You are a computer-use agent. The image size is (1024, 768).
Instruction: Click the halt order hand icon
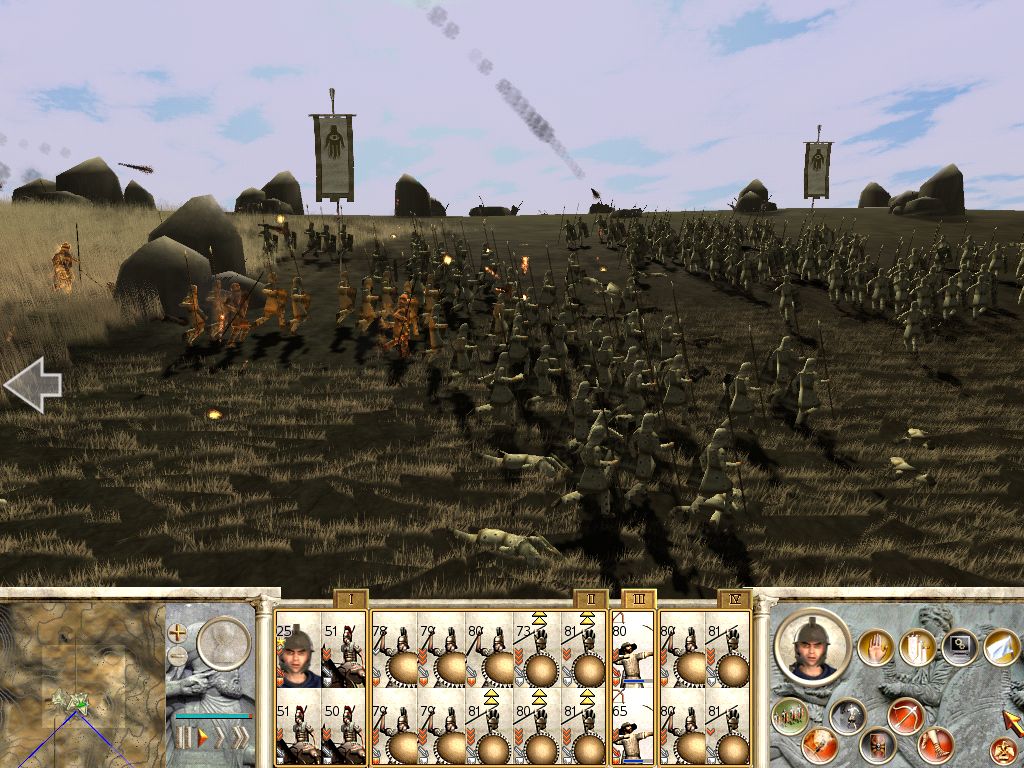tap(876, 646)
